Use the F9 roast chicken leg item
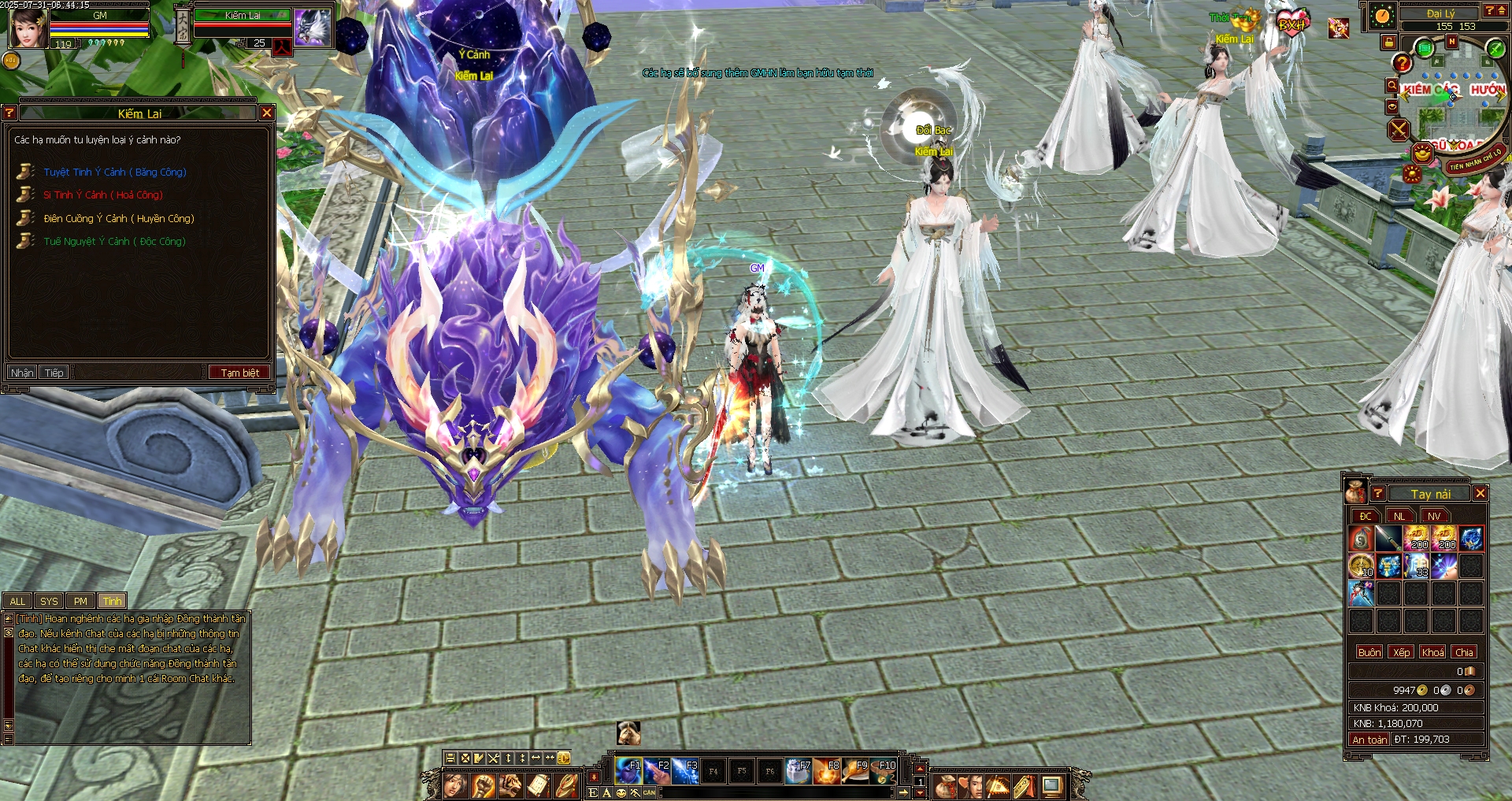The height and width of the screenshot is (801, 1512). 855,770
